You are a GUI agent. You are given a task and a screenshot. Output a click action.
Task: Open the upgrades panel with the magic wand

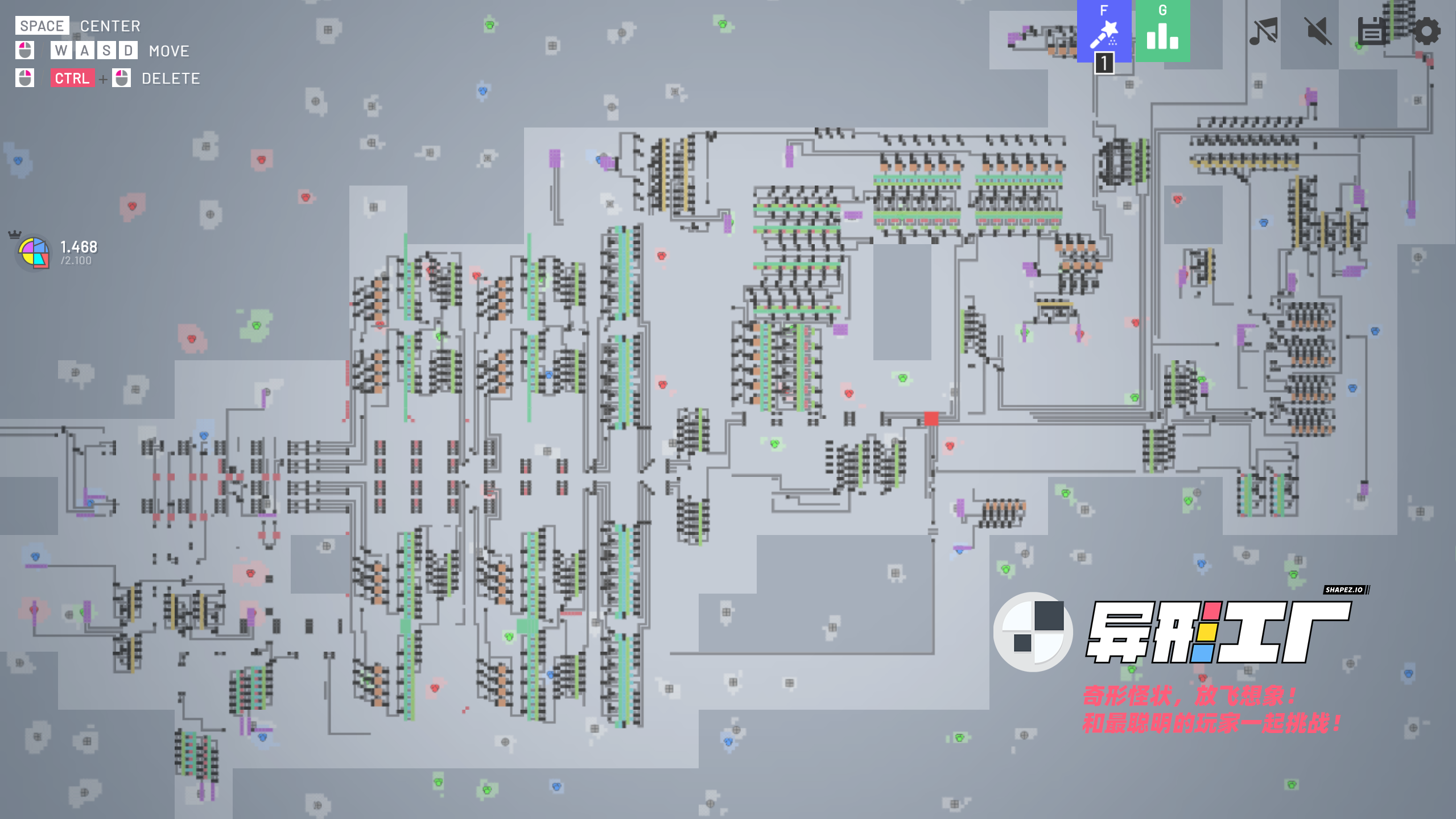point(1104,31)
